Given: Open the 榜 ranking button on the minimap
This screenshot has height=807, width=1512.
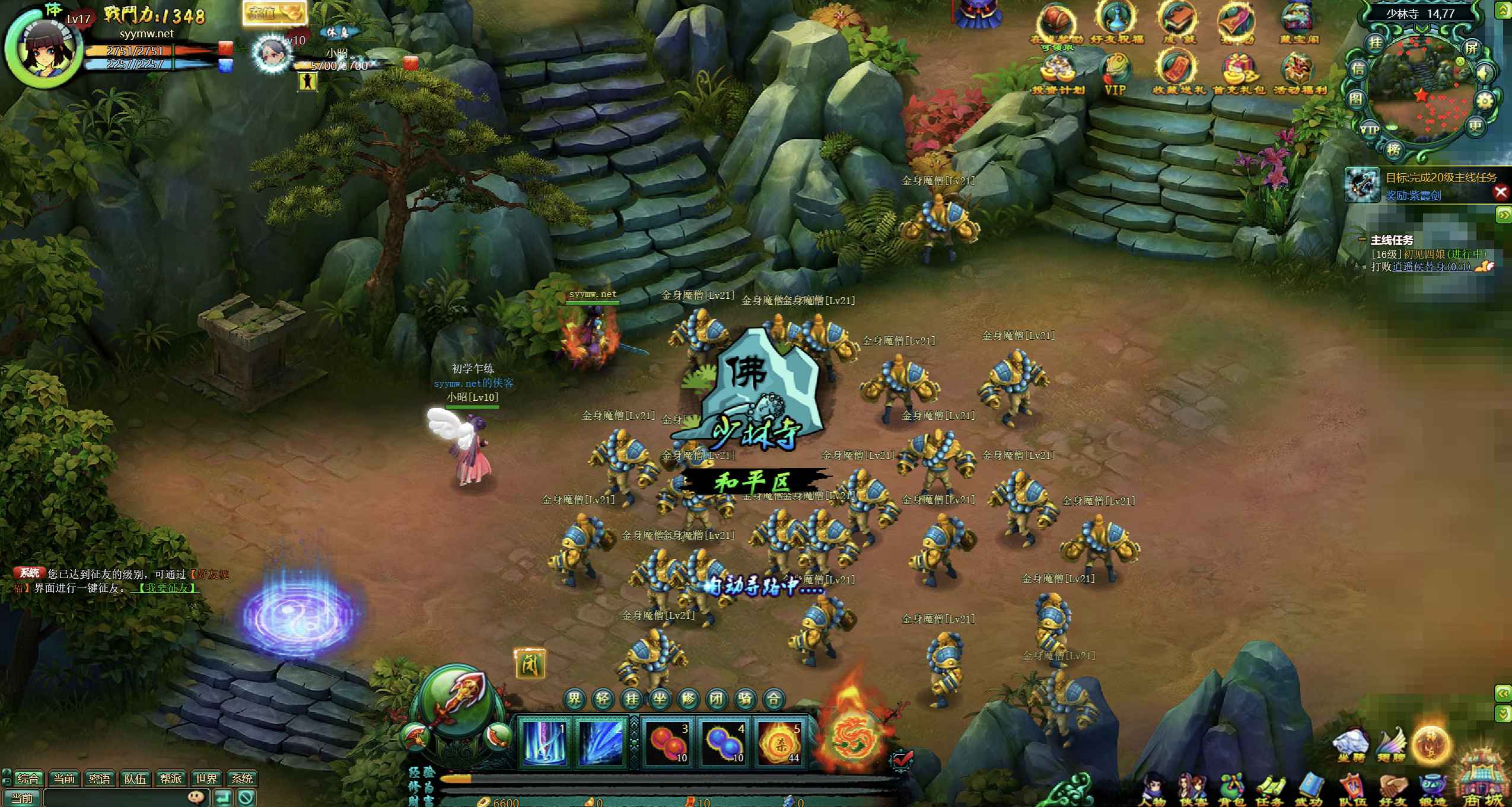Looking at the screenshot, I should point(1393,149).
